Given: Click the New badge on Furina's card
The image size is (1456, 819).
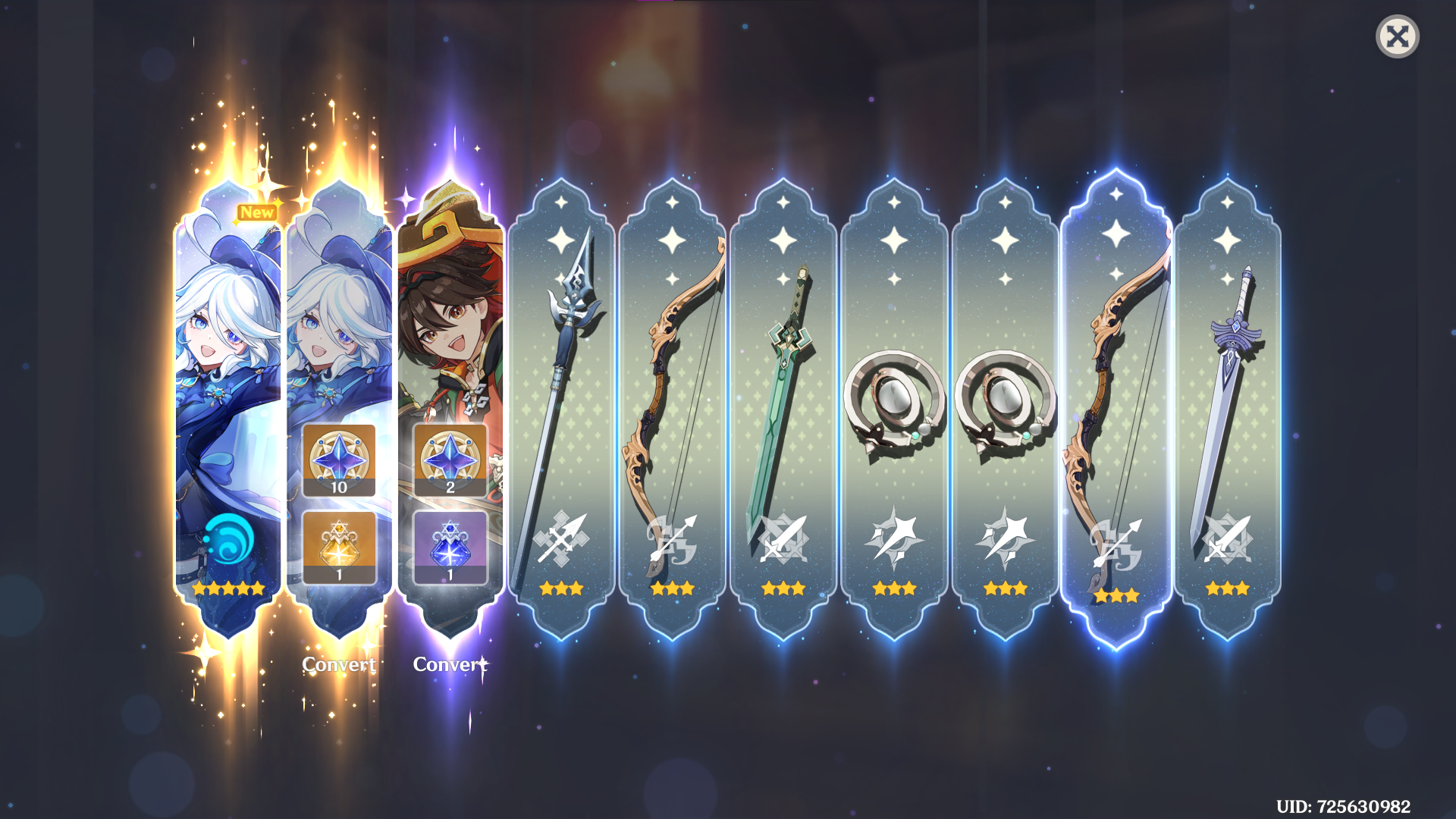Looking at the screenshot, I should (257, 212).
